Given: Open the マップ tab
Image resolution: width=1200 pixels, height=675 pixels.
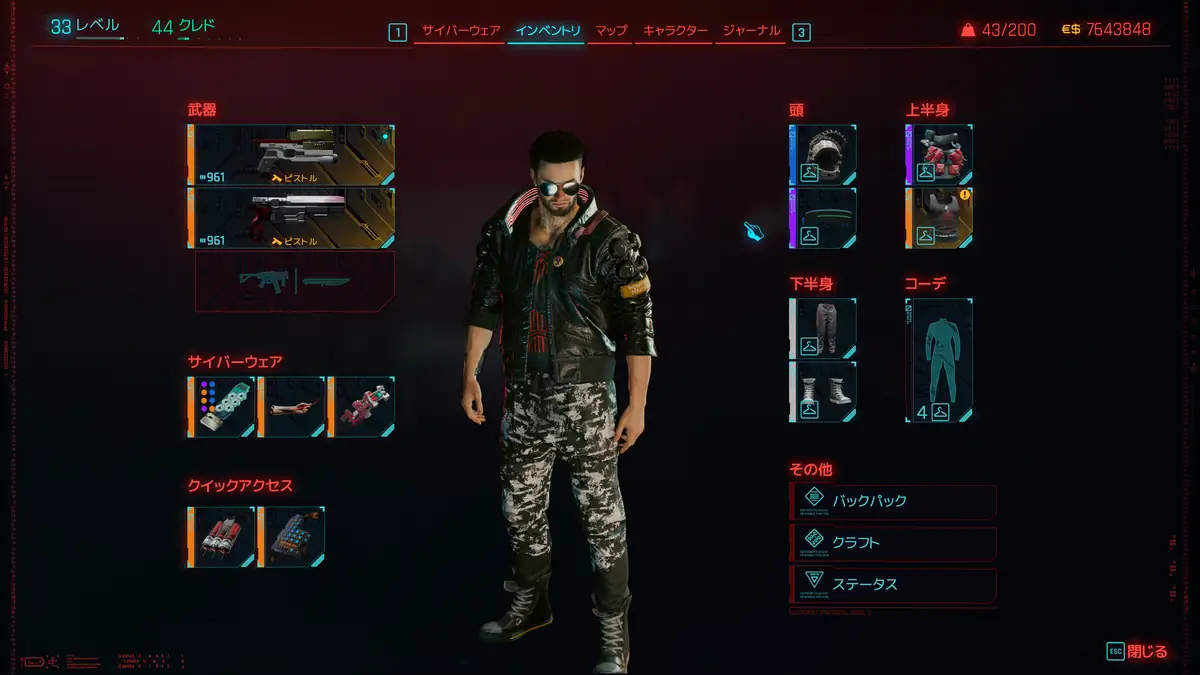Looking at the screenshot, I should 611,31.
